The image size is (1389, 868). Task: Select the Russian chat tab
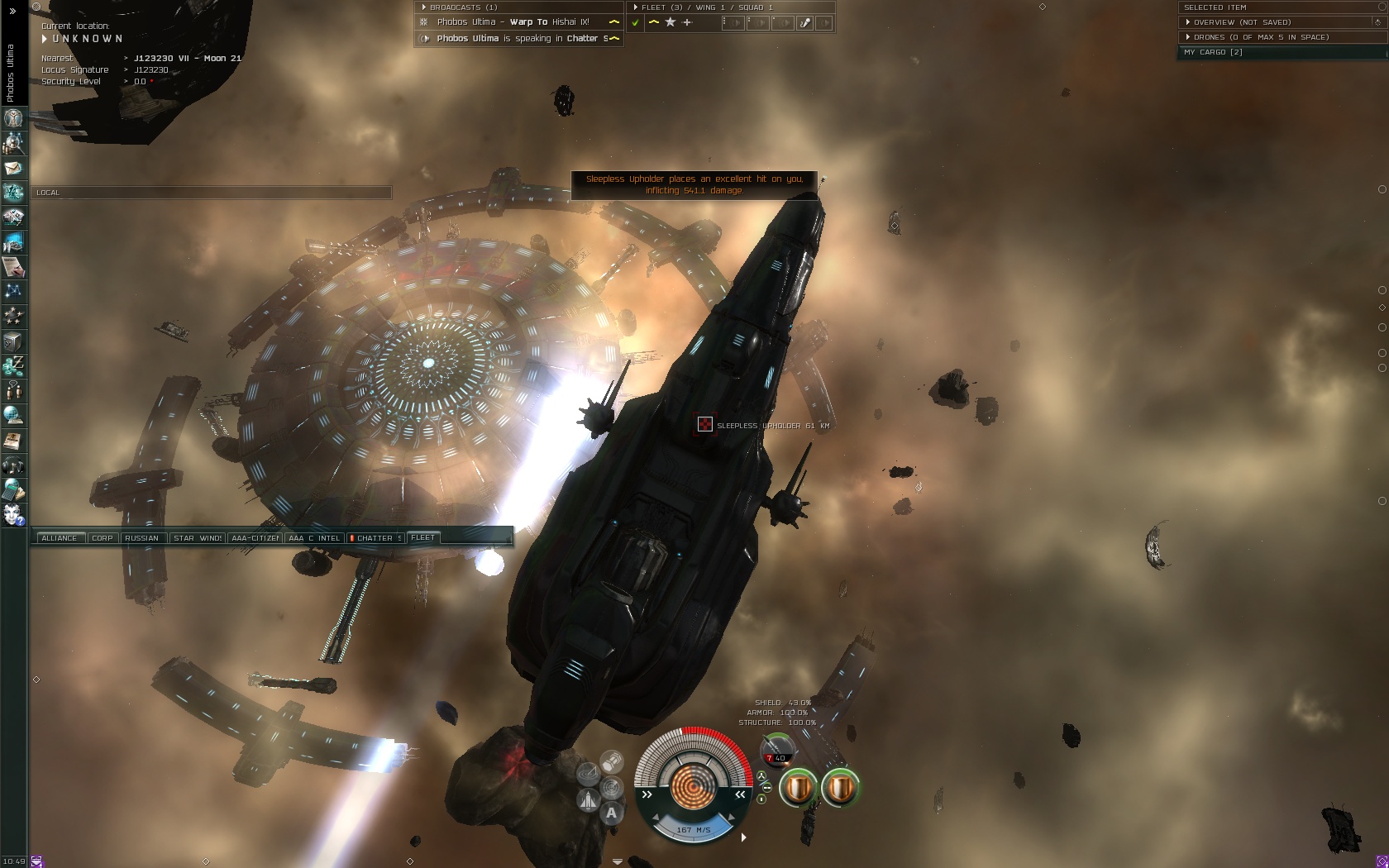142,538
